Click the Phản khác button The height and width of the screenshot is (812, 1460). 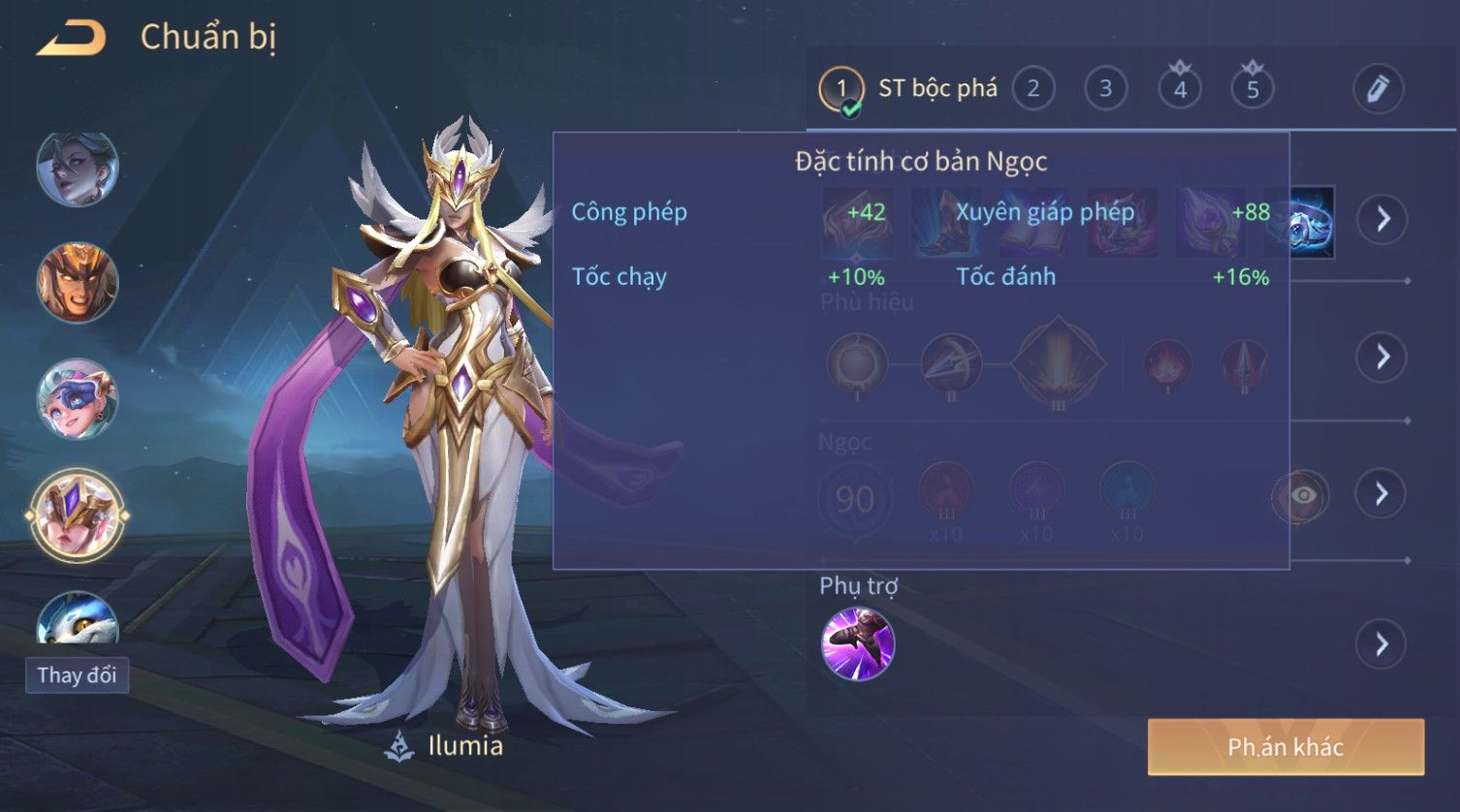pyautogui.click(x=1285, y=747)
